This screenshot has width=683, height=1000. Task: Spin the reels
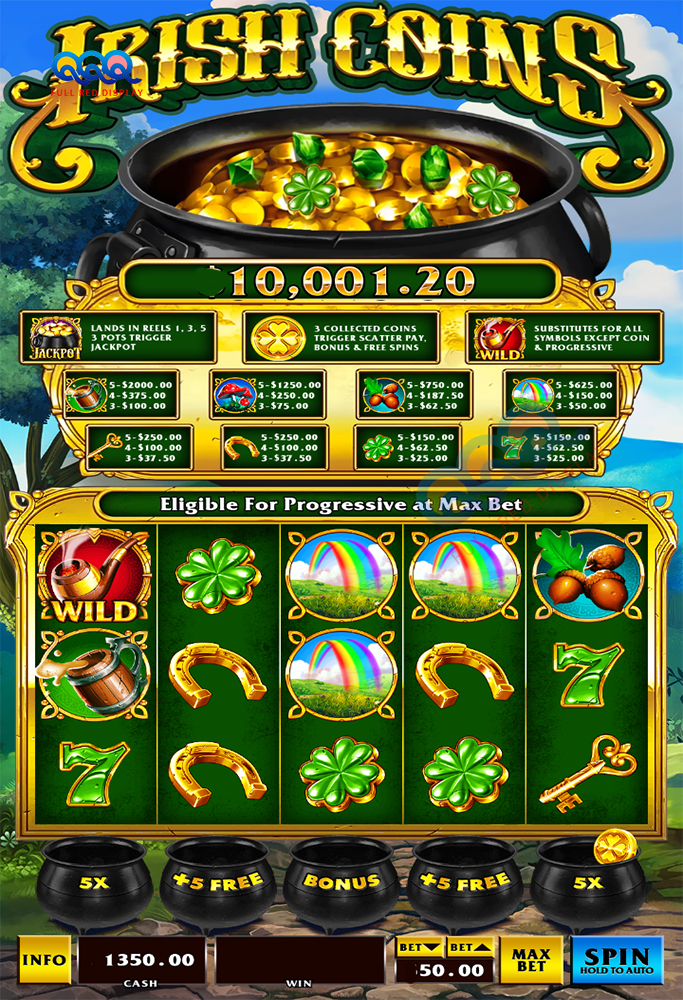click(x=617, y=960)
